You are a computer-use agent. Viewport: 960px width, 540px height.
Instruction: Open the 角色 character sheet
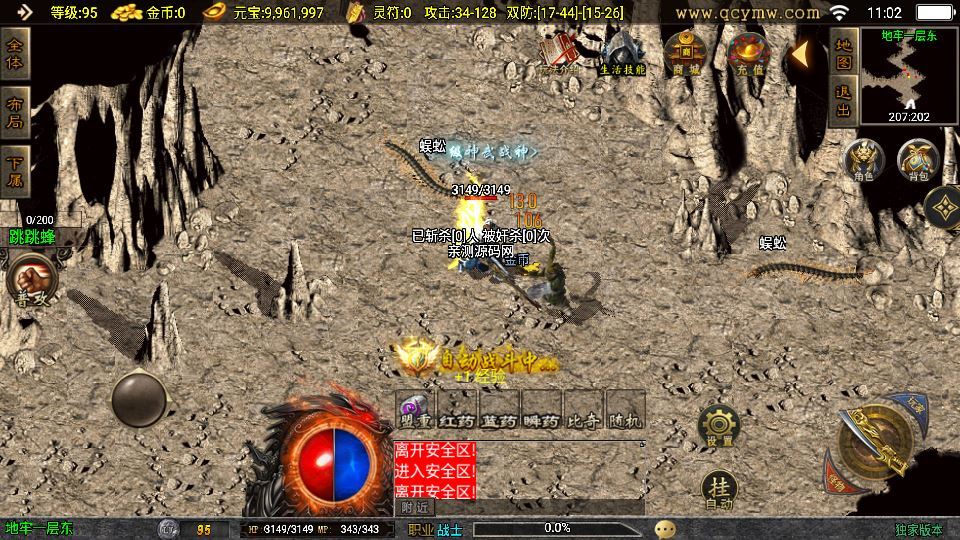coord(862,160)
